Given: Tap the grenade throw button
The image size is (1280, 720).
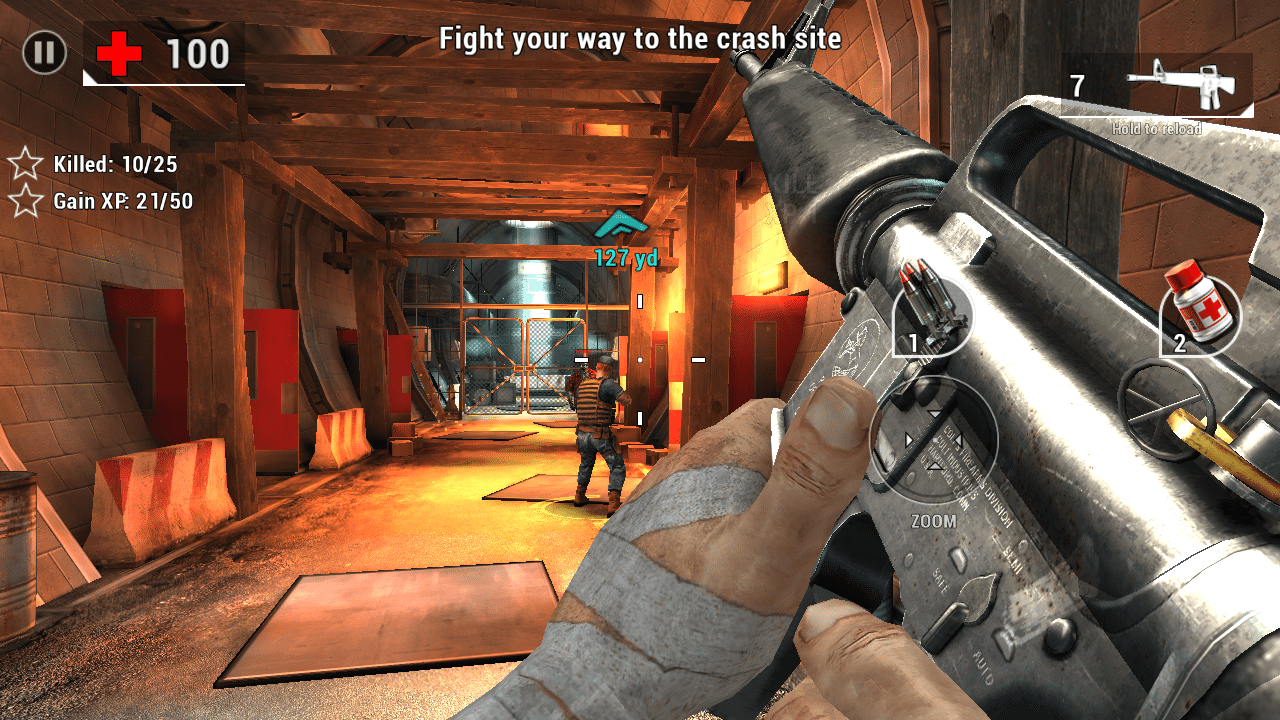Looking at the screenshot, I should pyautogui.click(x=1167, y=398).
